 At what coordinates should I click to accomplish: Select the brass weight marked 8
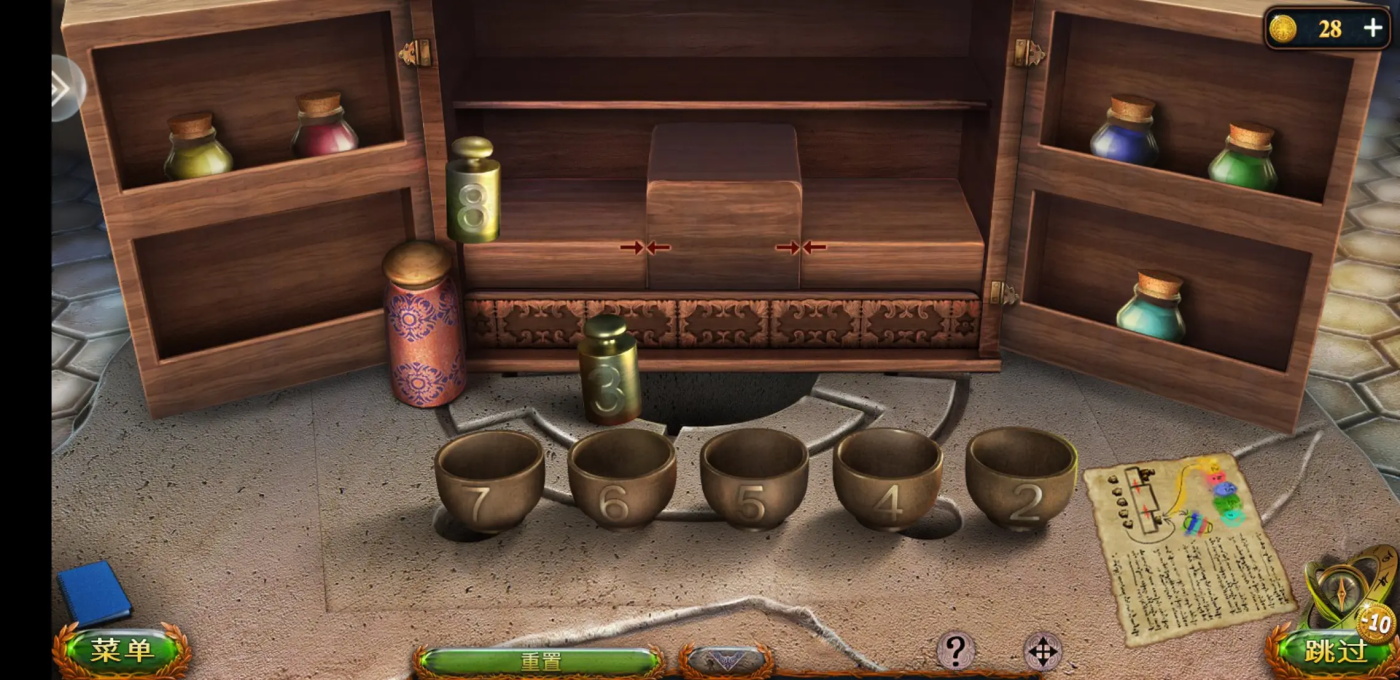coord(473,192)
